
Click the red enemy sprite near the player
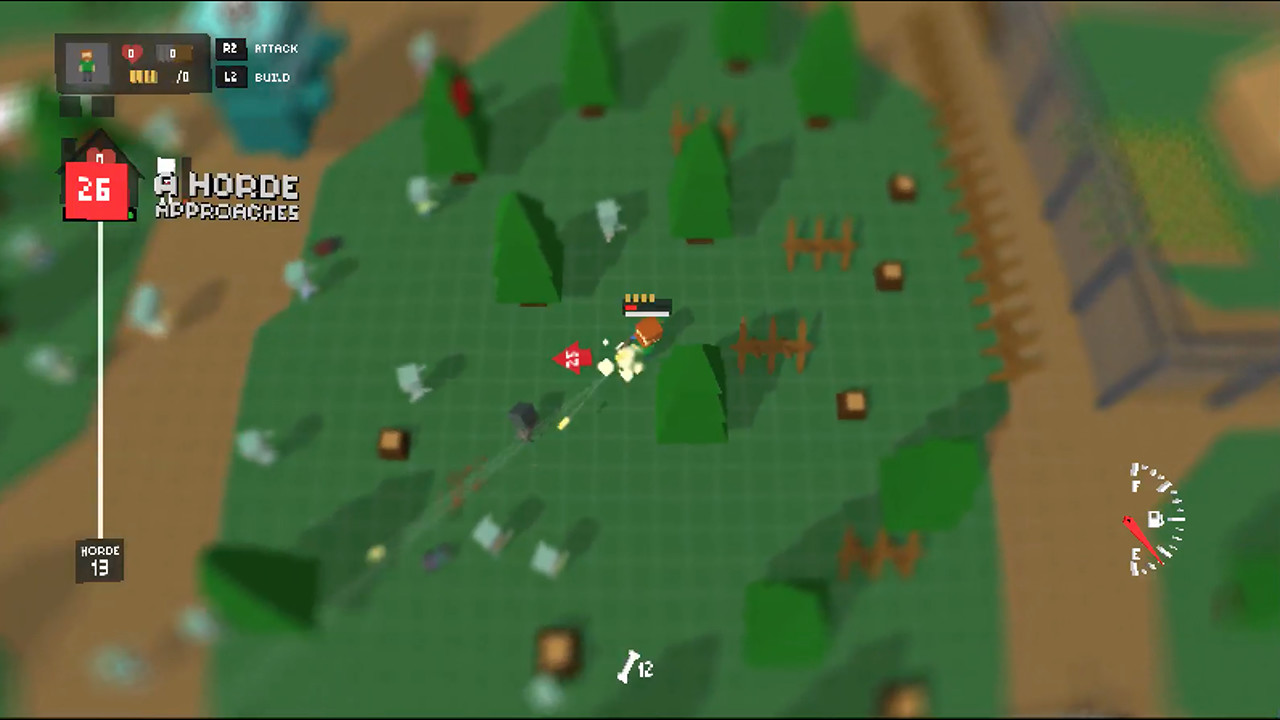click(x=572, y=358)
